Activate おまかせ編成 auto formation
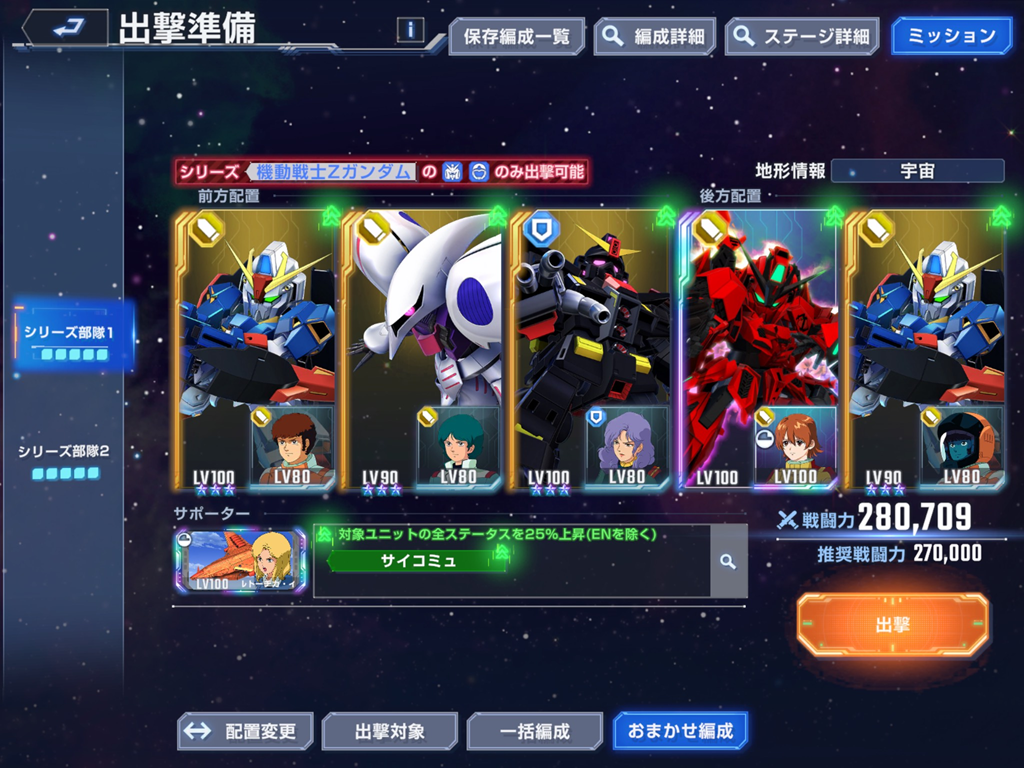This screenshot has height=768, width=1024. tap(680, 731)
